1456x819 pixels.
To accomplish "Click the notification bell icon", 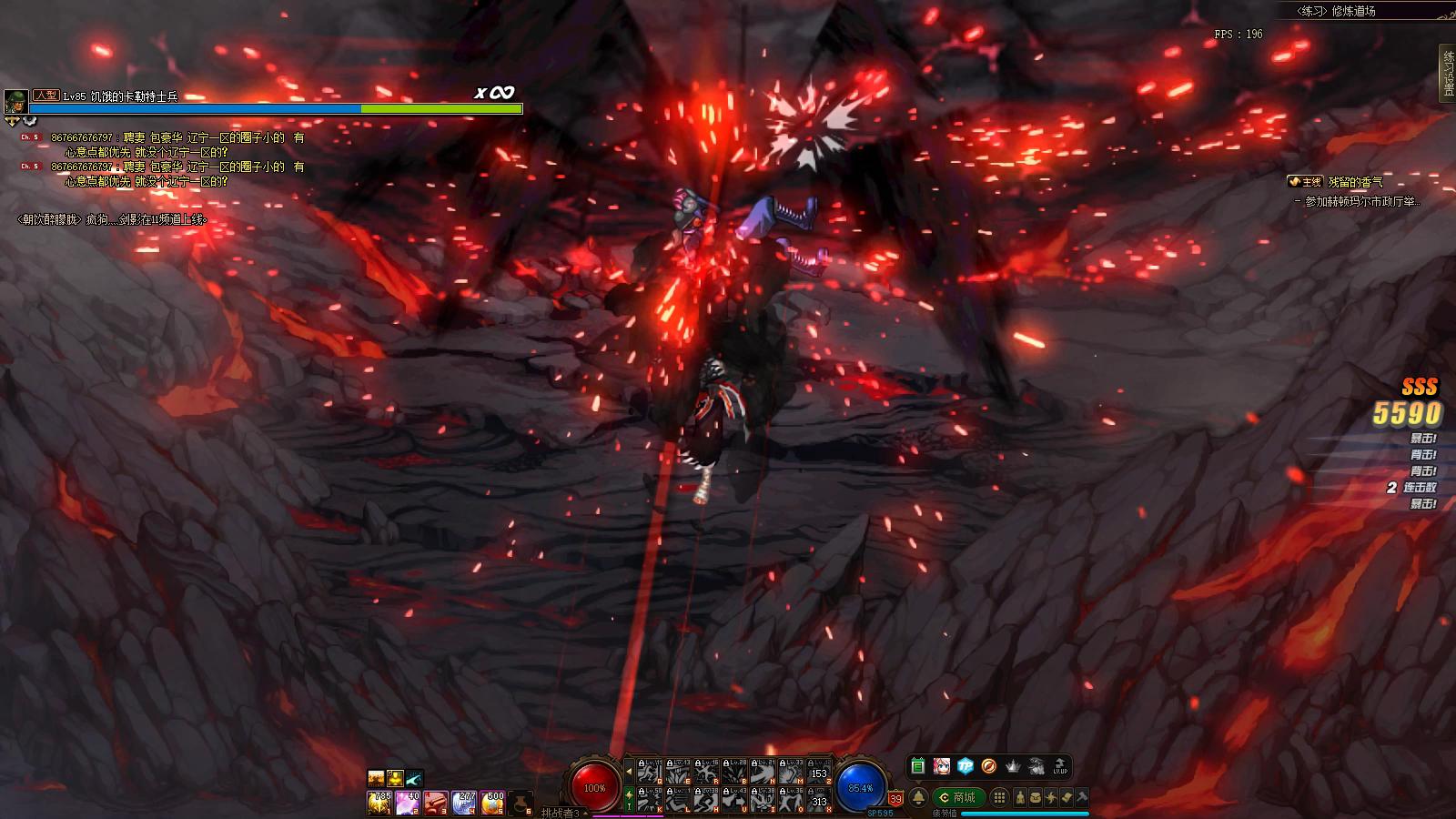I will tap(918, 797).
